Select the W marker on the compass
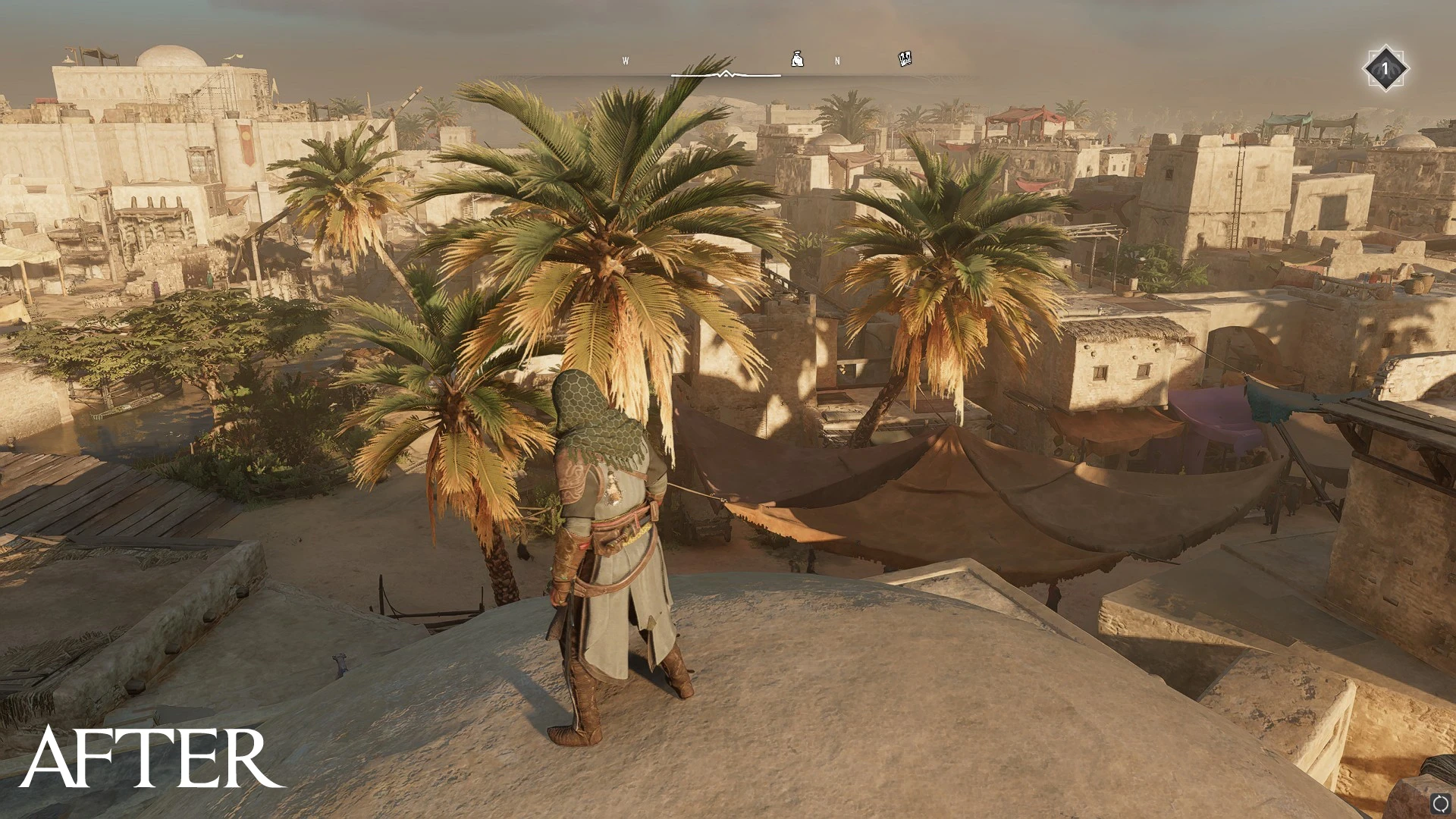The width and height of the screenshot is (1456, 819). [626, 61]
